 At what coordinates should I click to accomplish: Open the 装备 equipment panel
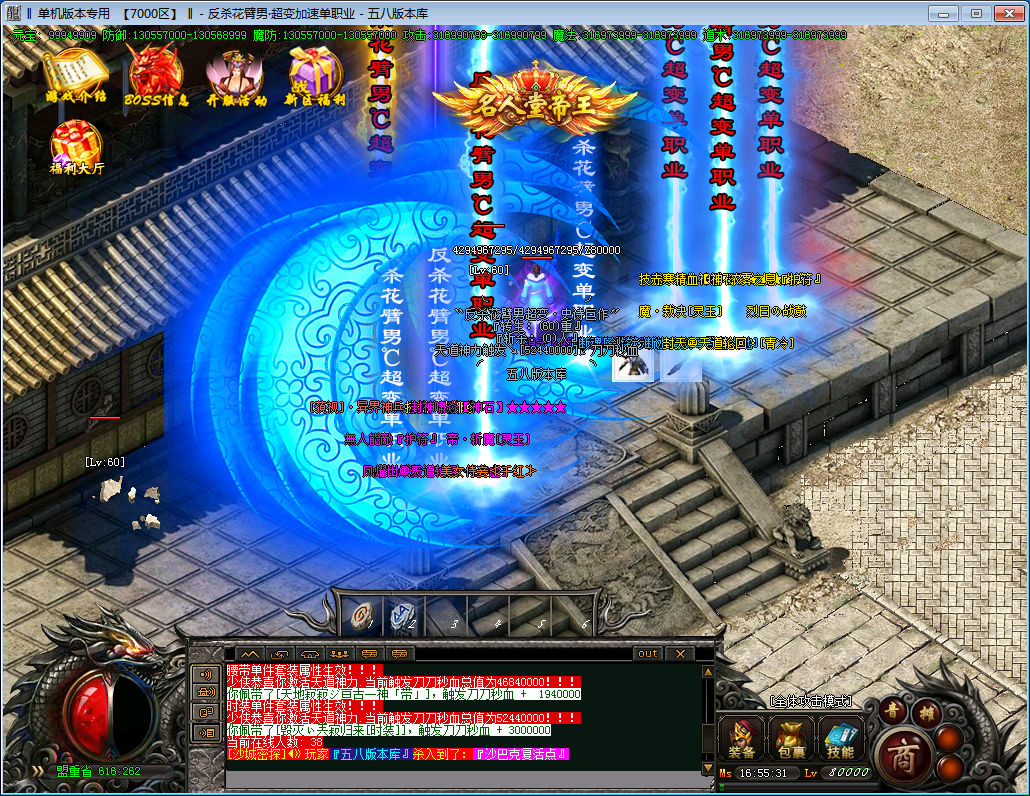(x=741, y=739)
